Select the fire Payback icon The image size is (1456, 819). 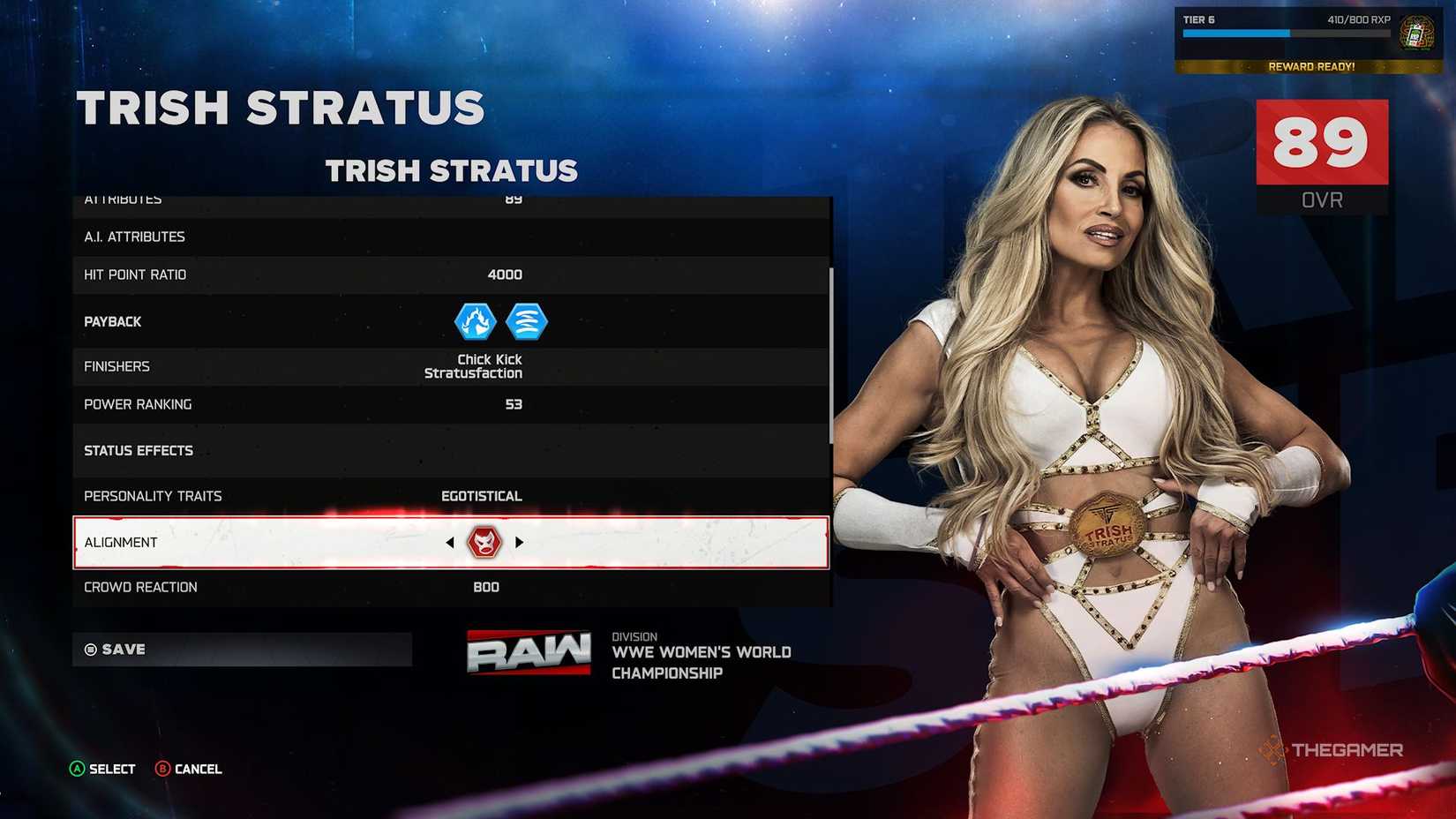474,321
